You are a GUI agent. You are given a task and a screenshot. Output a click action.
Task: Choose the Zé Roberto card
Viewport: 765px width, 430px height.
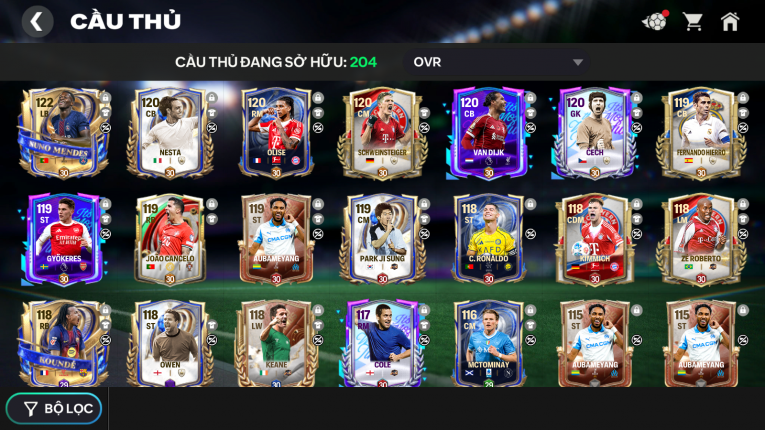coord(700,239)
